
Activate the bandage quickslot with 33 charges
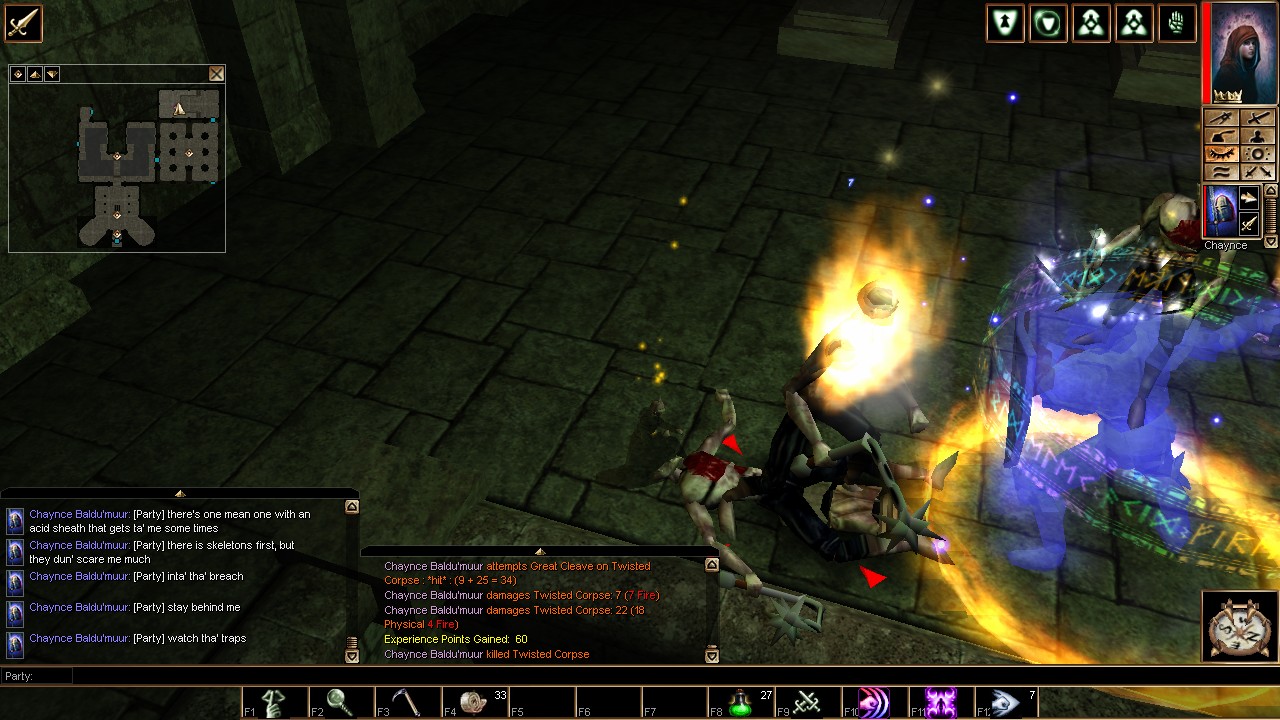[x=475, y=703]
